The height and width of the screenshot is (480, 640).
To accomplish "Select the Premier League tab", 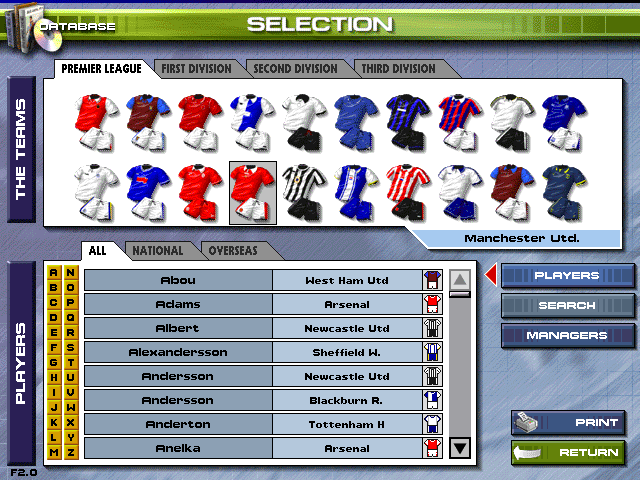I will click(101, 69).
